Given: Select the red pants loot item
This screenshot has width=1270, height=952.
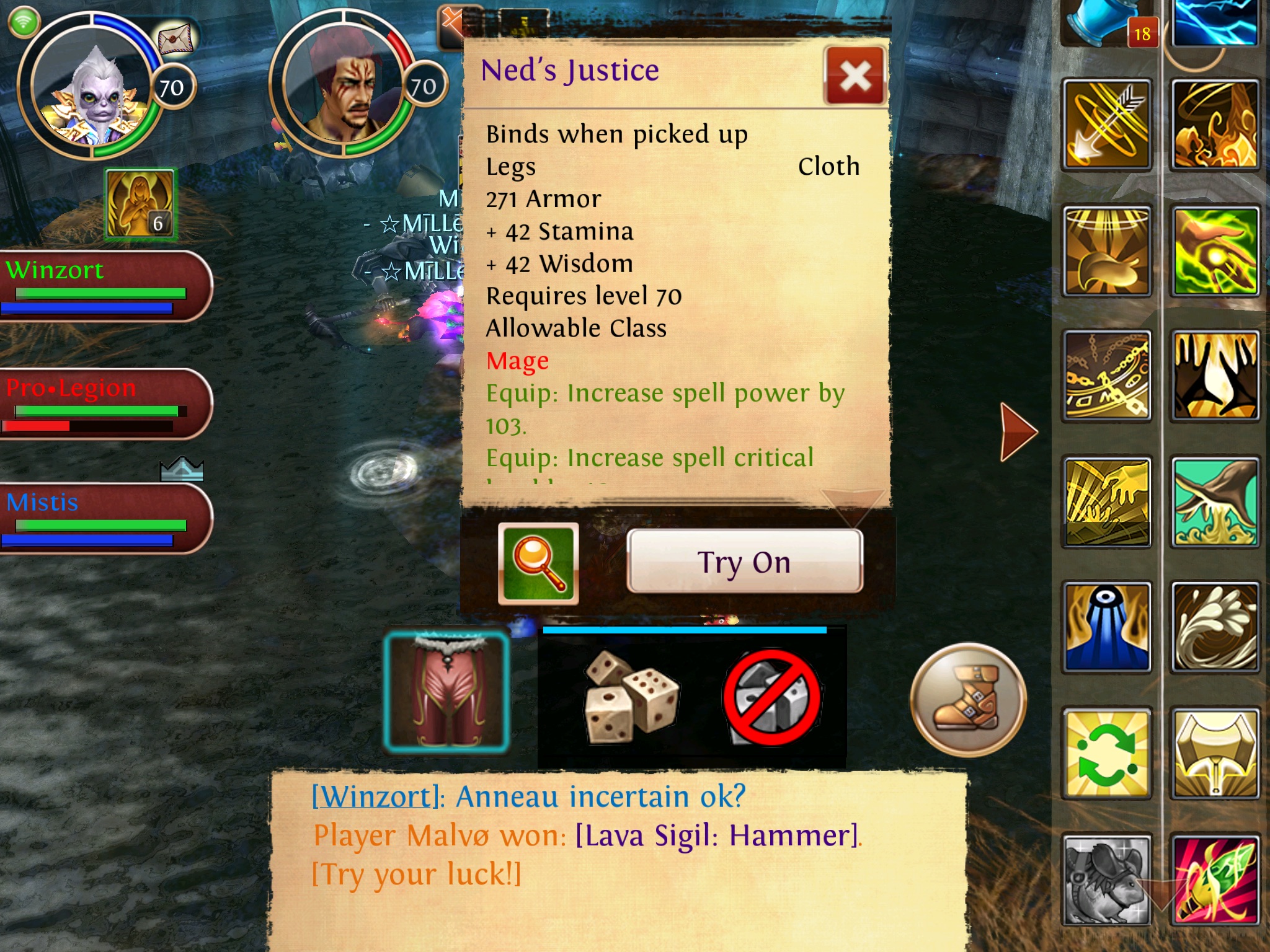Looking at the screenshot, I should tap(446, 691).
